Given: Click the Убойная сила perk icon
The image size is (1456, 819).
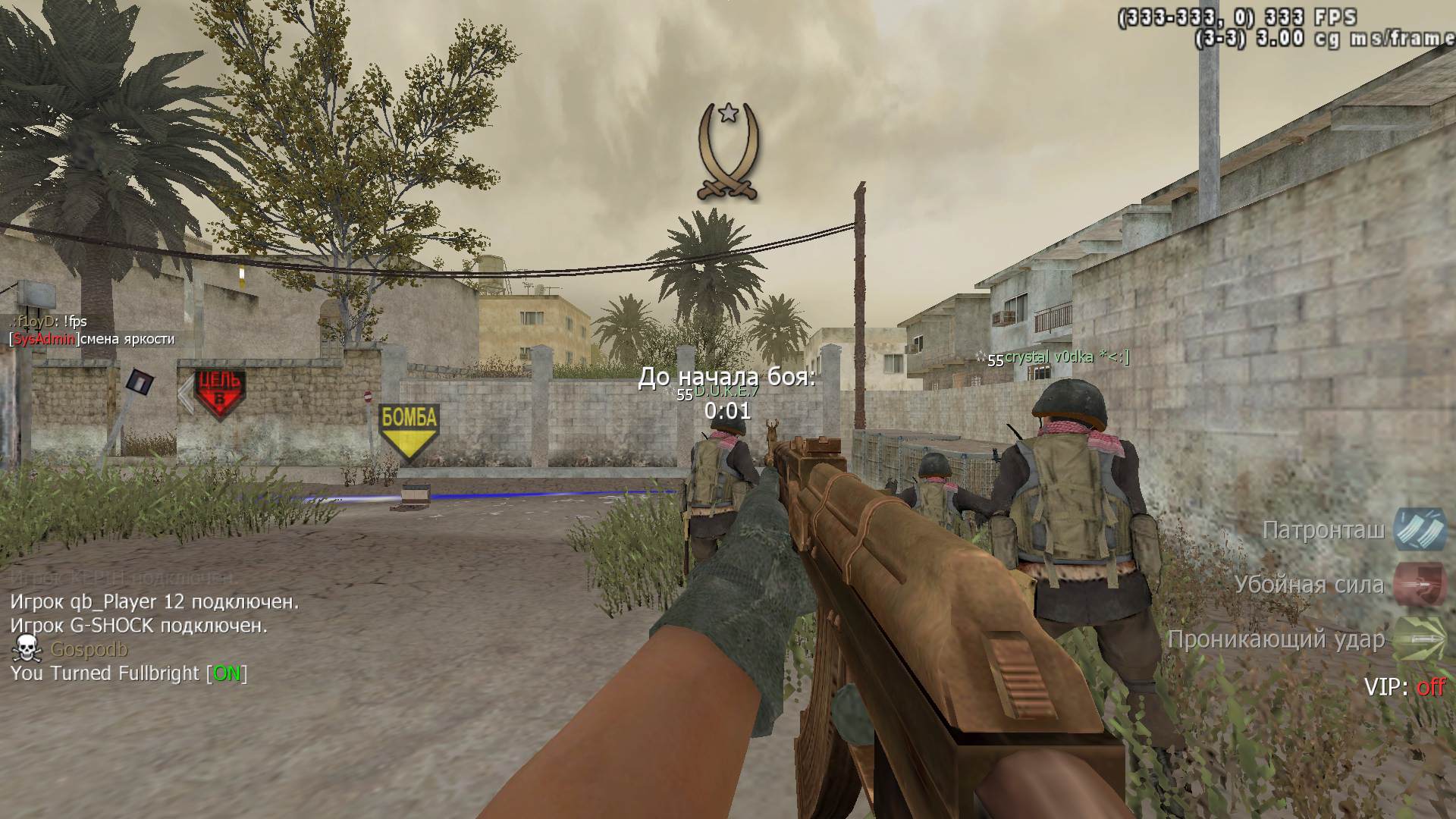Looking at the screenshot, I should pos(1420,584).
